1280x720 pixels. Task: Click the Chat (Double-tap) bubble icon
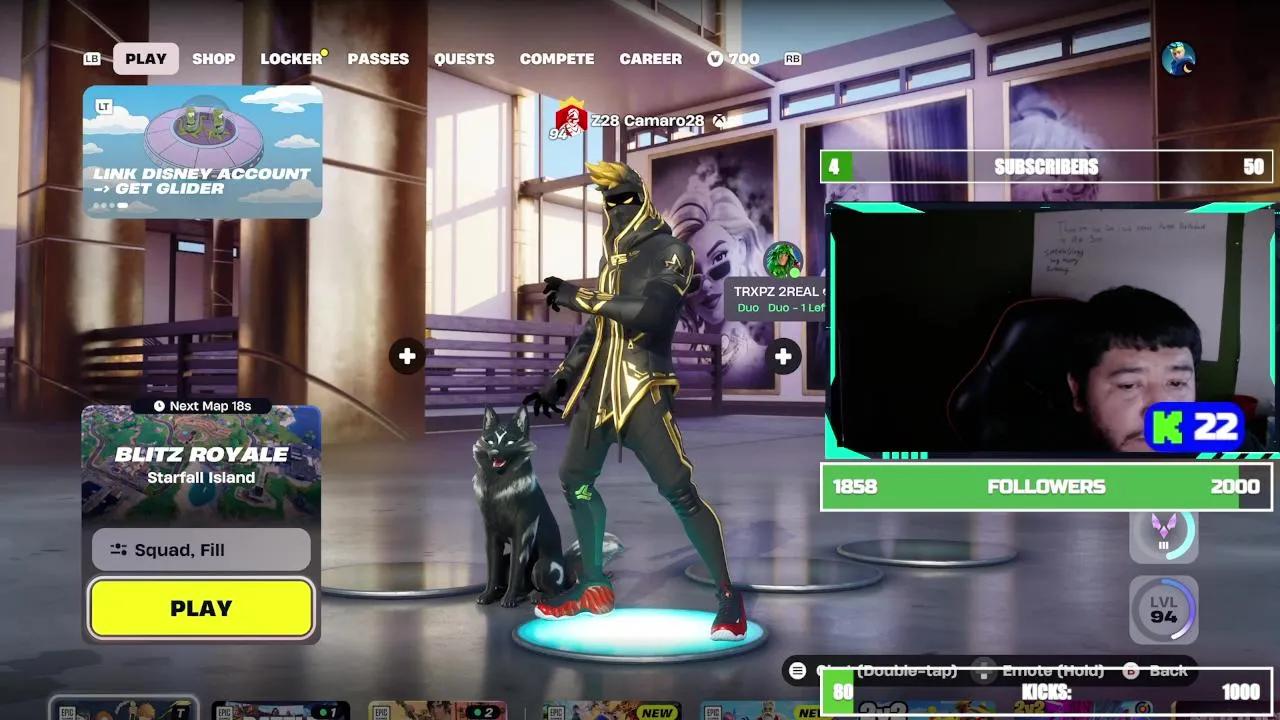(796, 671)
